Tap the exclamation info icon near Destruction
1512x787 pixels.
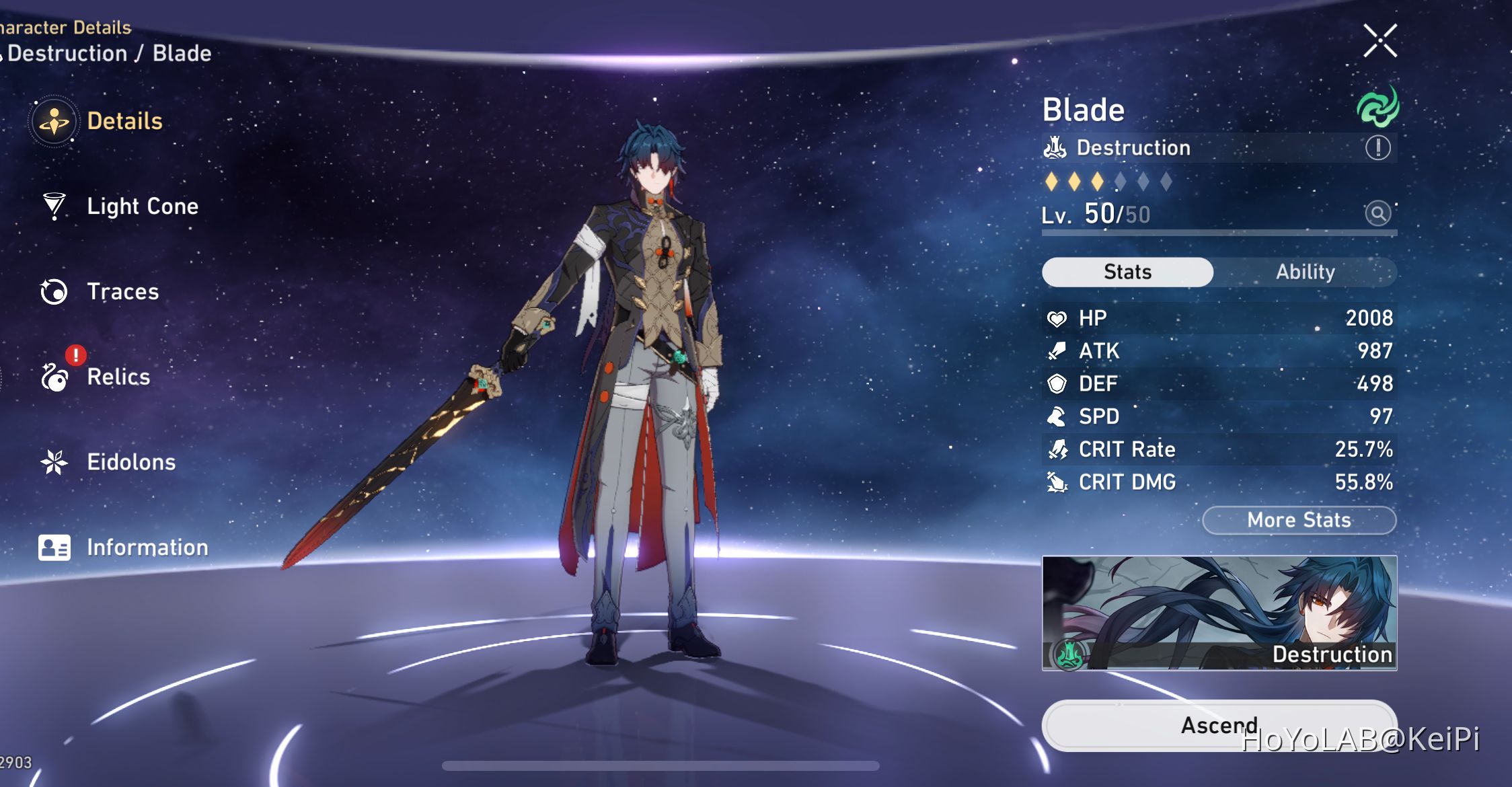(x=1378, y=149)
